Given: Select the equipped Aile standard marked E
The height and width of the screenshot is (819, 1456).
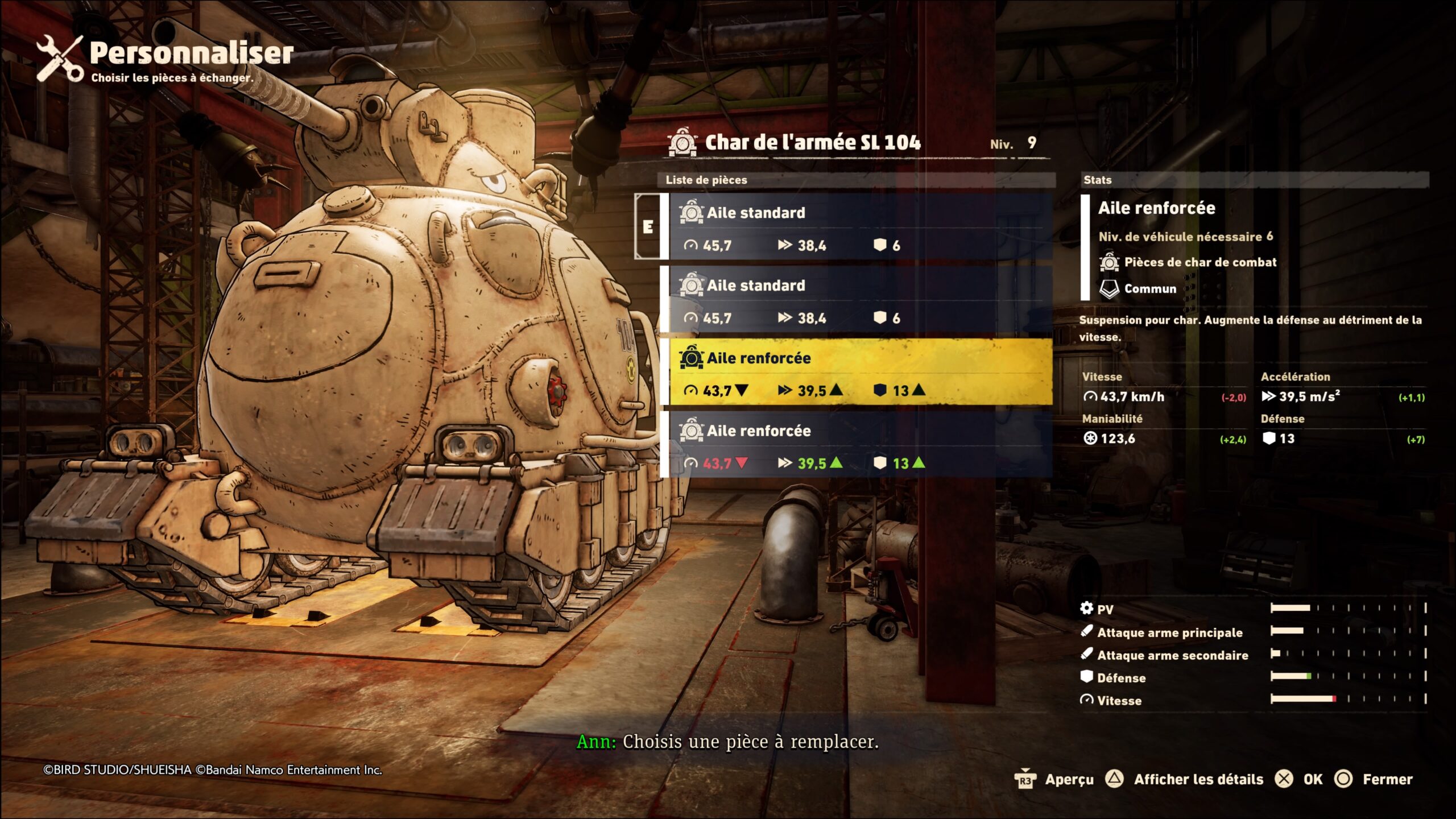Looking at the screenshot, I should (859, 227).
